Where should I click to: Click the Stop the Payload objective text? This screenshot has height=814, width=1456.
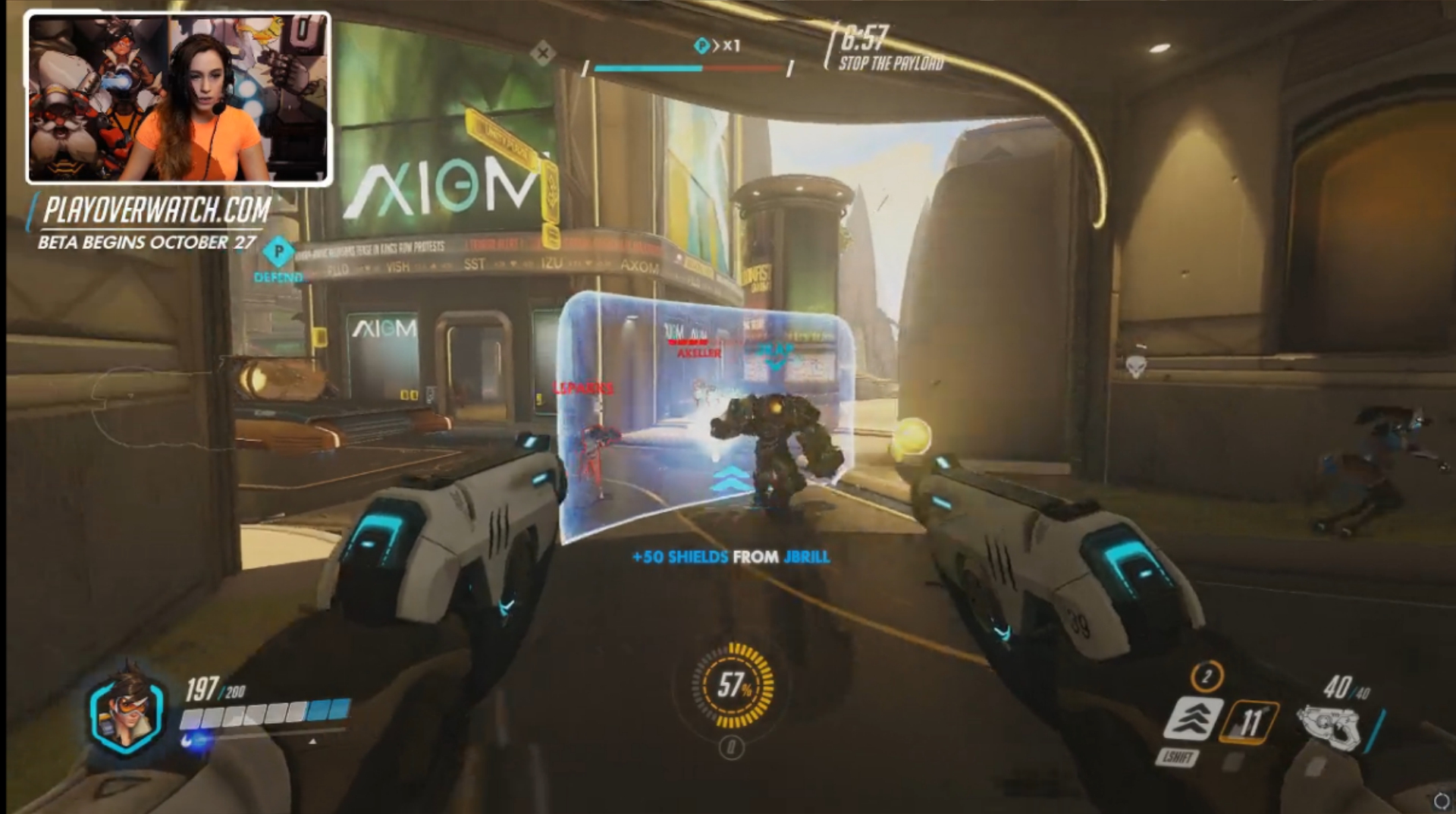point(891,64)
